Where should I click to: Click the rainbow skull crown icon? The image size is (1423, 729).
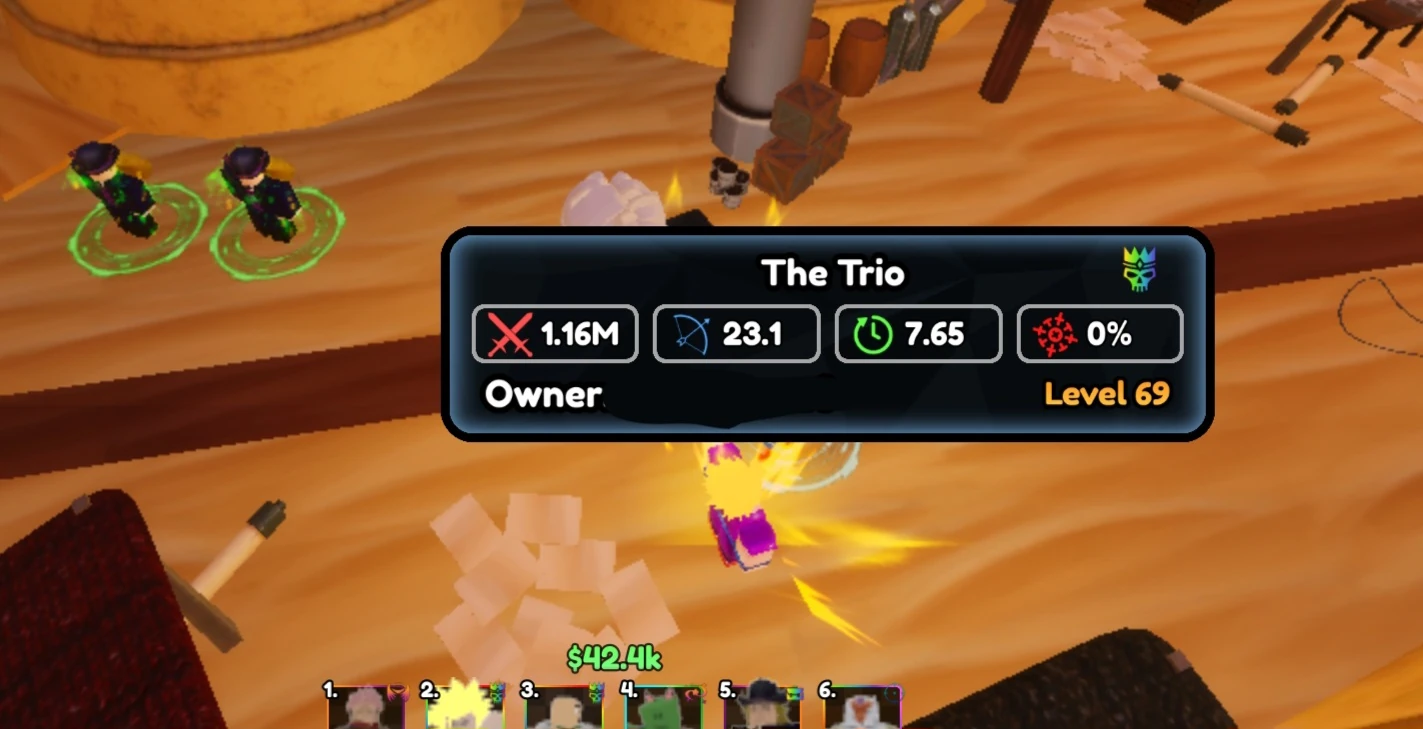click(1140, 269)
